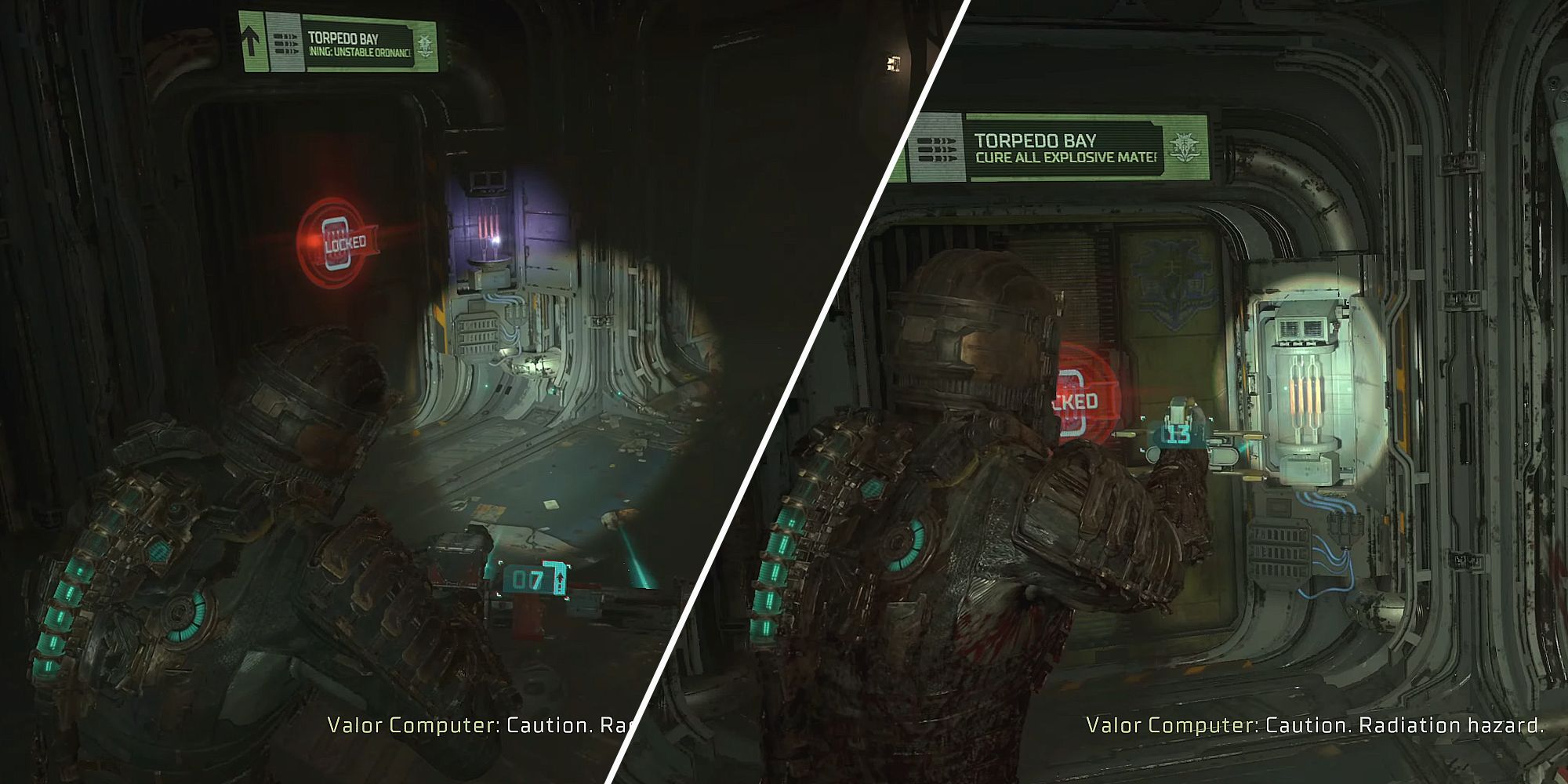Image resolution: width=1568 pixels, height=784 pixels.
Task: Click the military star emblem on the left sign
Action: click(423, 43)
